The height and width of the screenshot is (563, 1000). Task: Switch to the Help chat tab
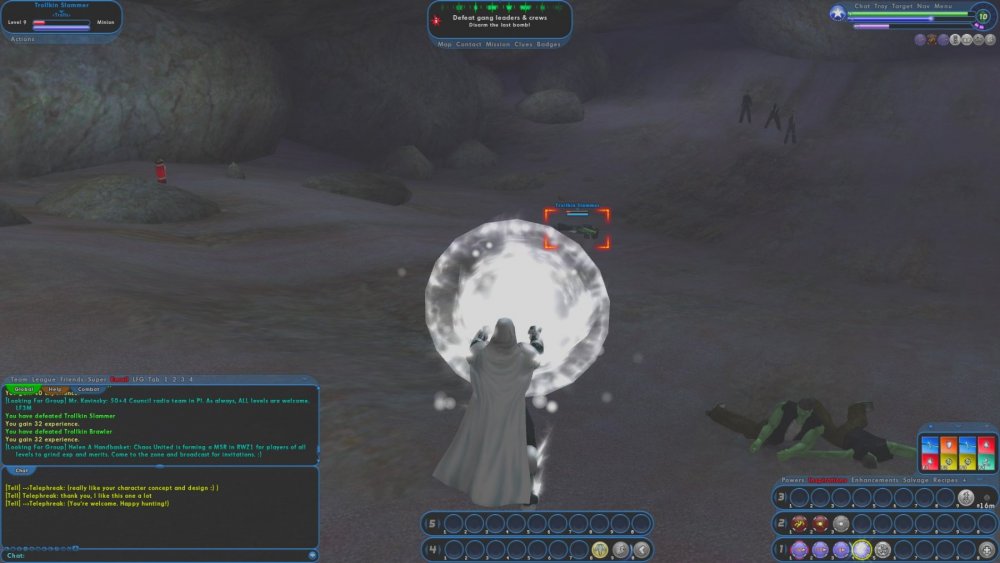(x=55, y=389)
